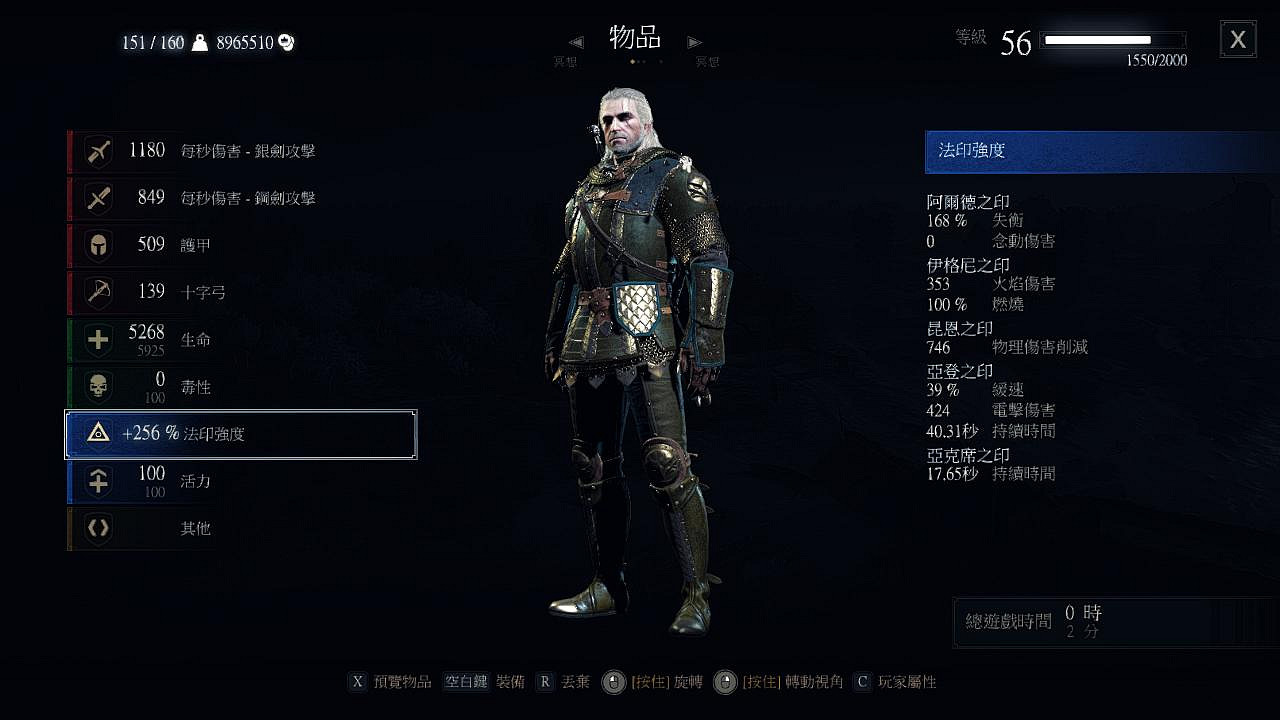Viewport: 1280px width, 720px height.
Task: Select the silver sword damage stat icon
Action: coord(97,151)
